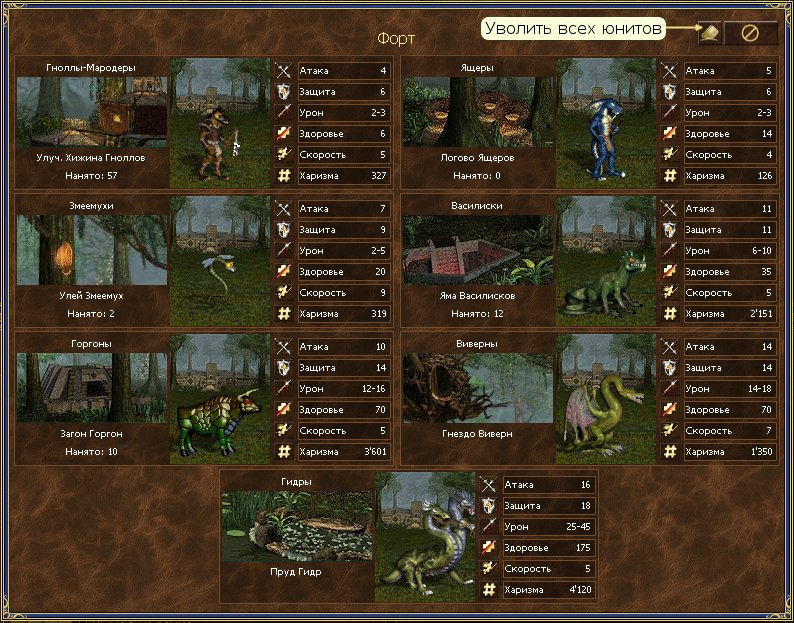This screenshot has height=623, width=794.
Task: Choose the Serpent Fly Hive dwelling picture
Action: (x=91, y=249)
